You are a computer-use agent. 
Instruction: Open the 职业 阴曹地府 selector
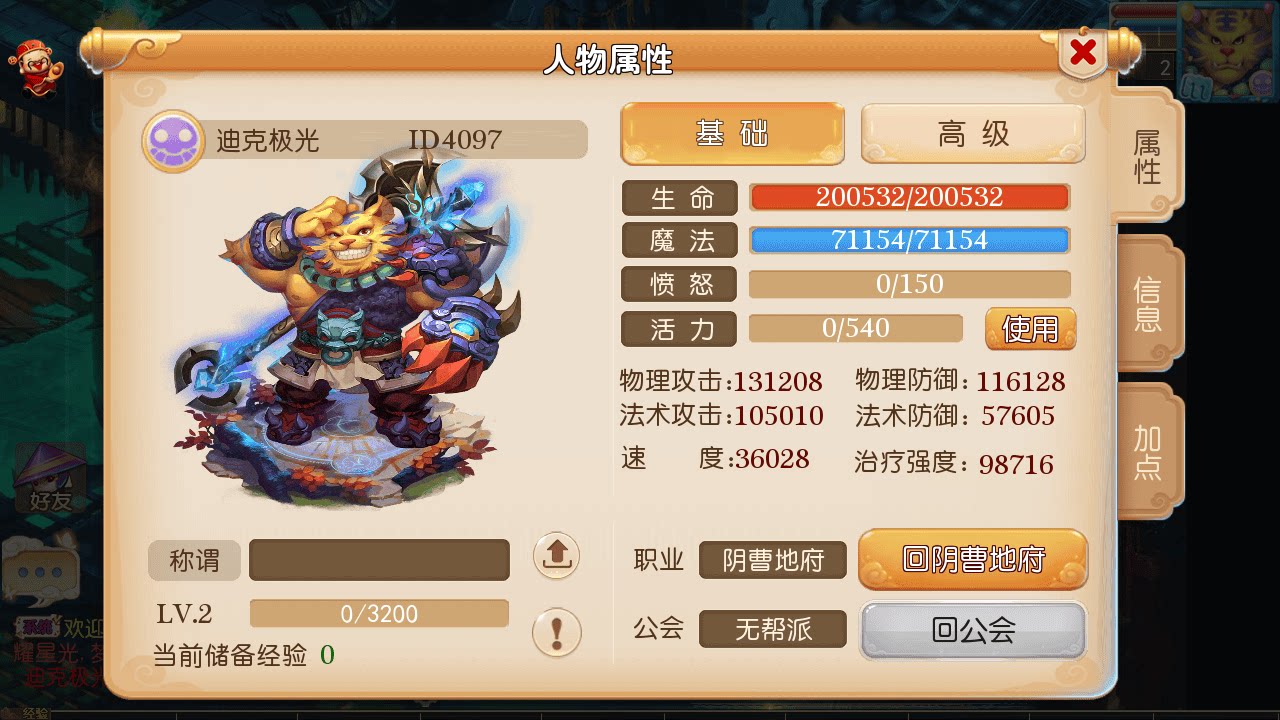(772, 560)
